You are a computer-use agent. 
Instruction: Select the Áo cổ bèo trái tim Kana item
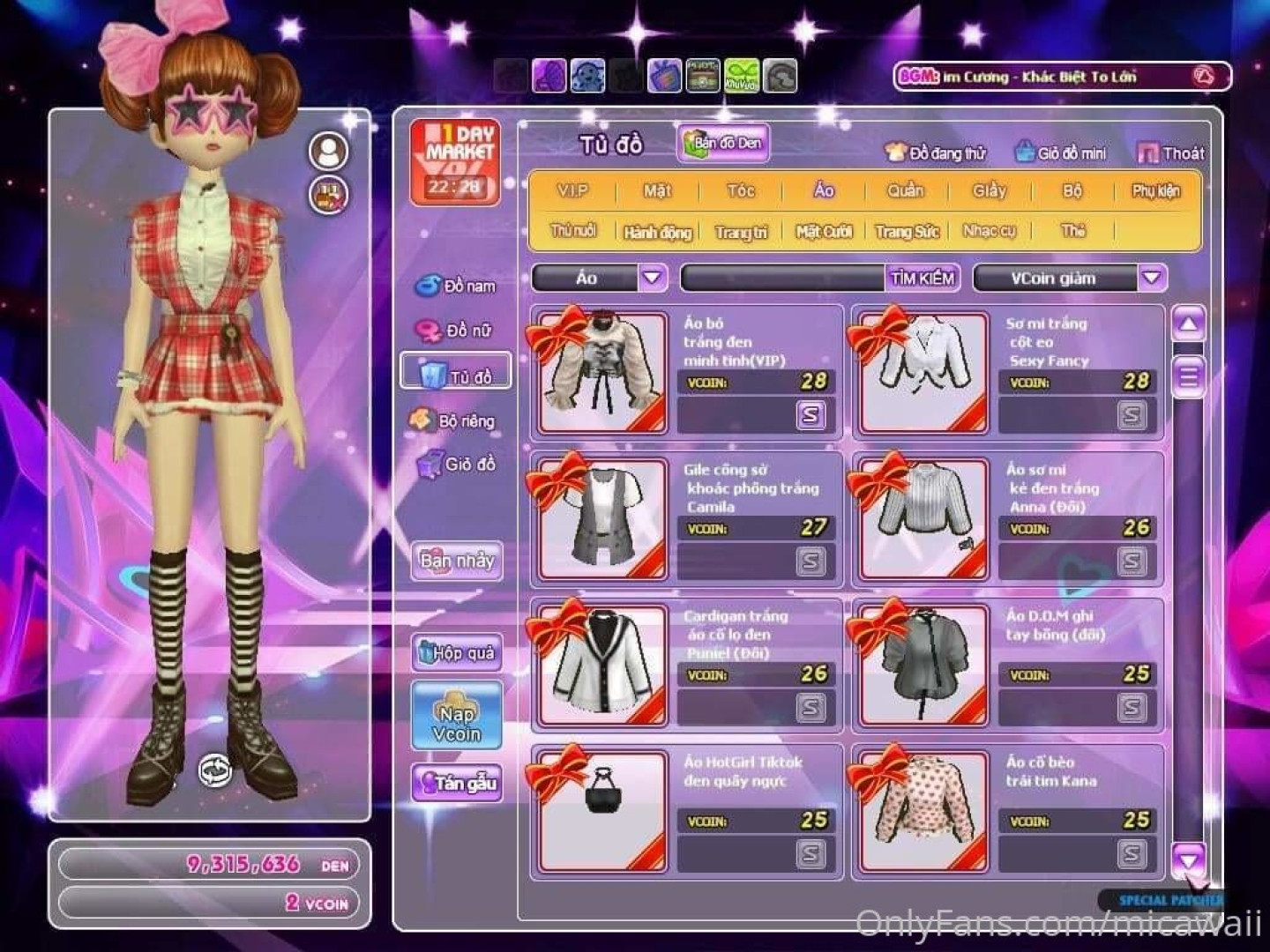click(x=922, y=811)
